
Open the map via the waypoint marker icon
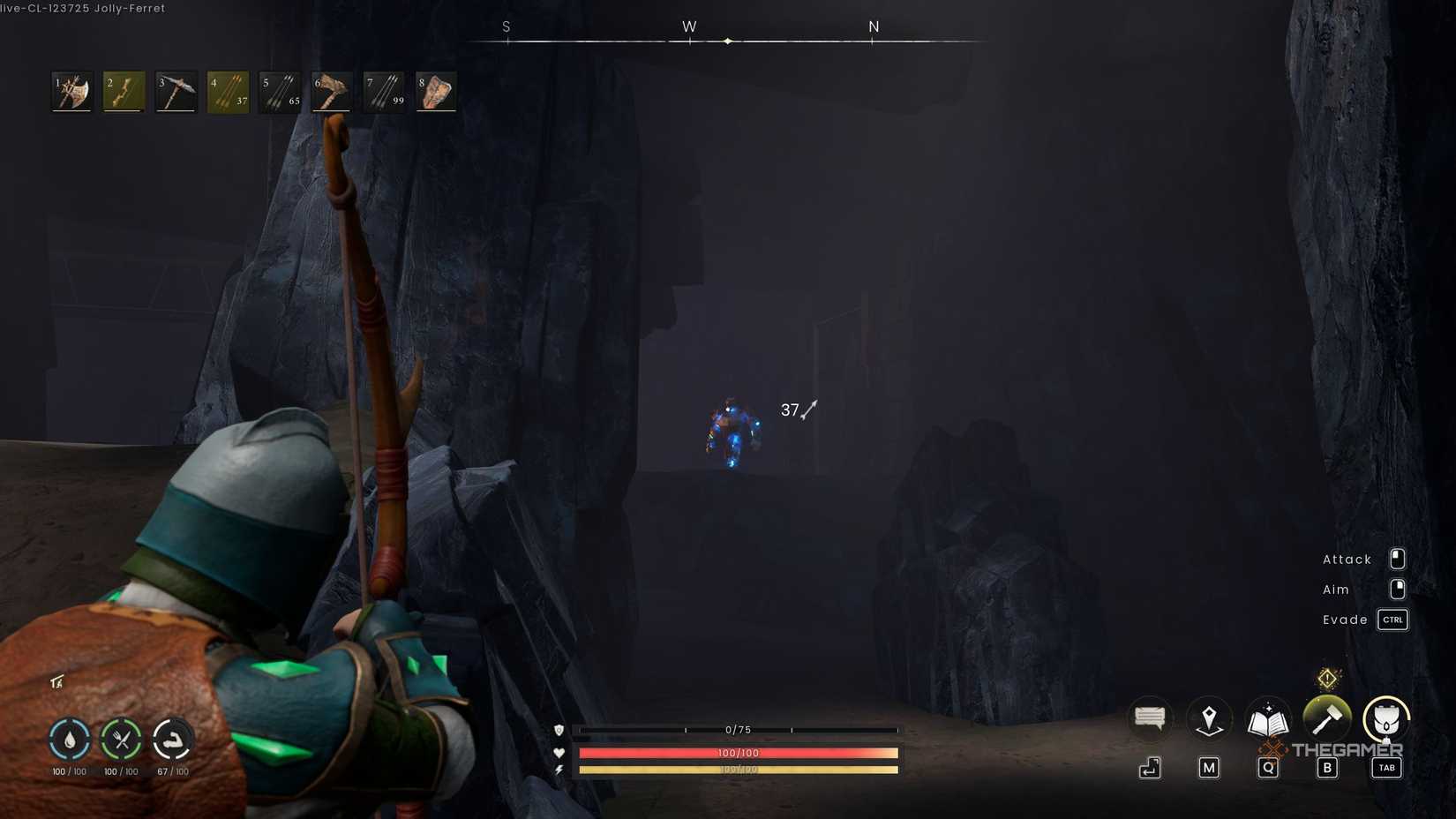1208,718
